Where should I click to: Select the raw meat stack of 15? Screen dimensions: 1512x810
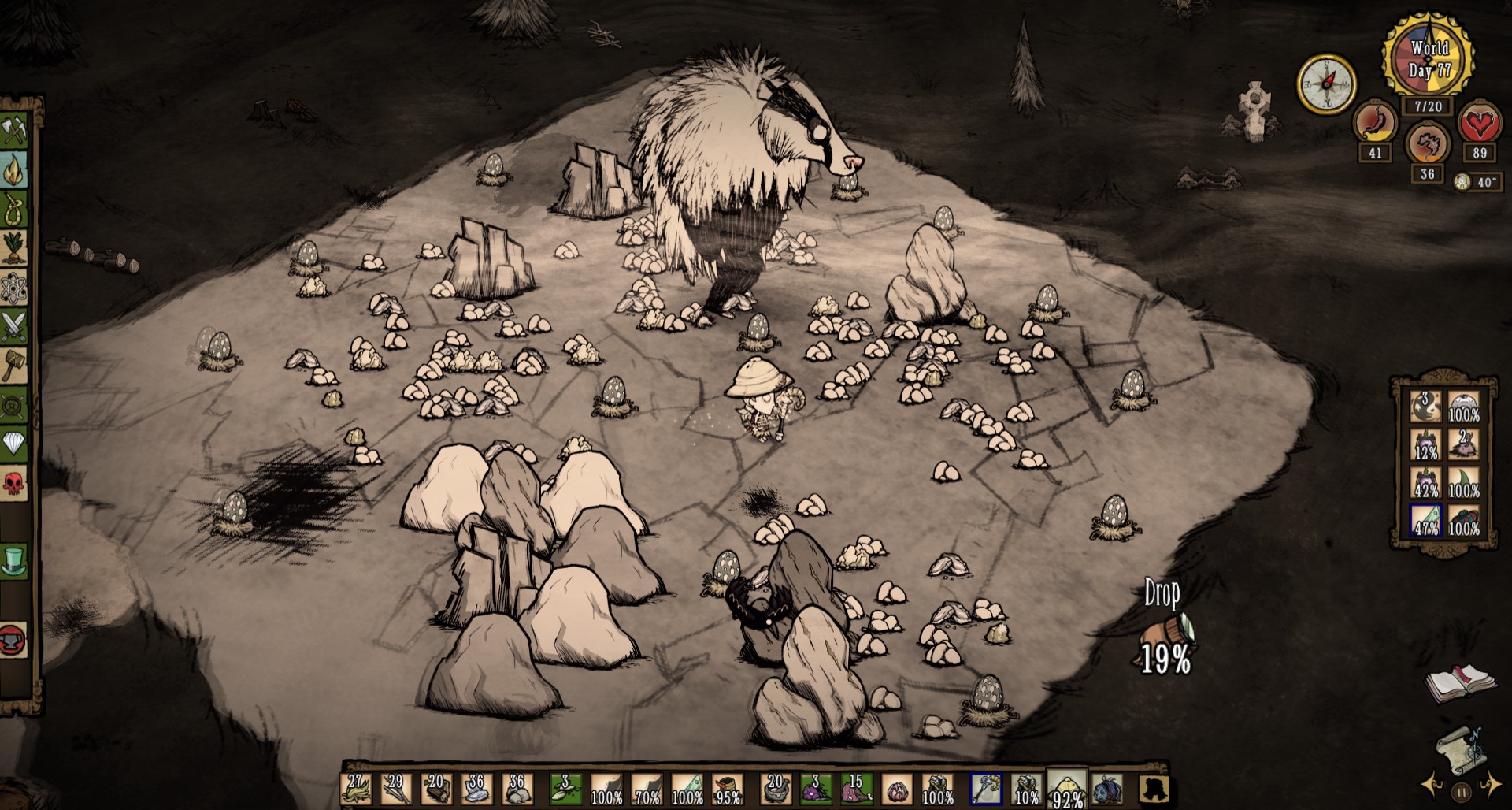[856, 789]
